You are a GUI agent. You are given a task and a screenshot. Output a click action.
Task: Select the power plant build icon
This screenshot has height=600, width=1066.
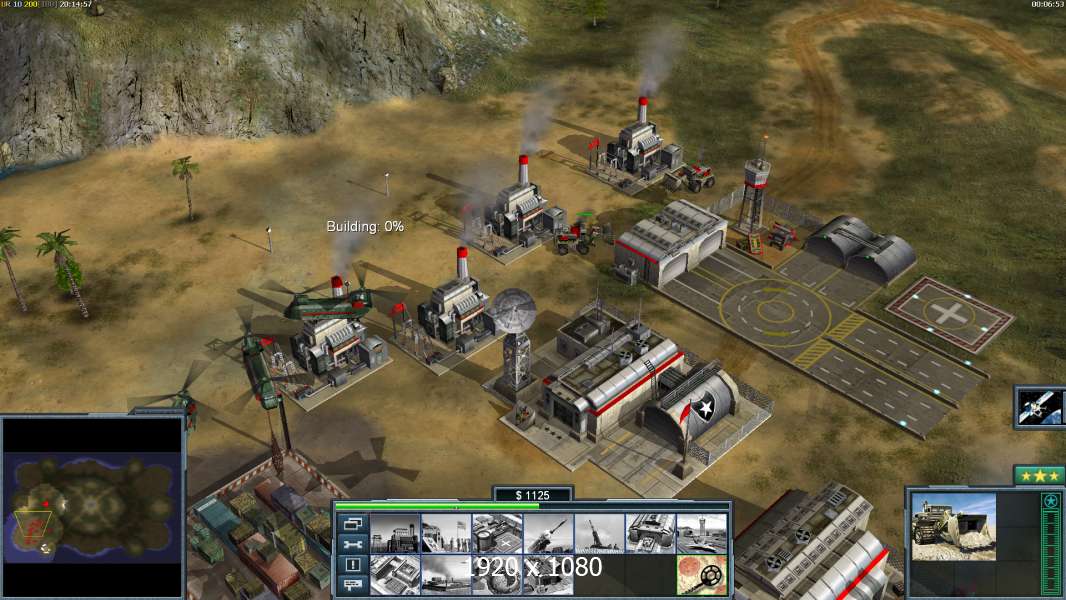point(395,534)
